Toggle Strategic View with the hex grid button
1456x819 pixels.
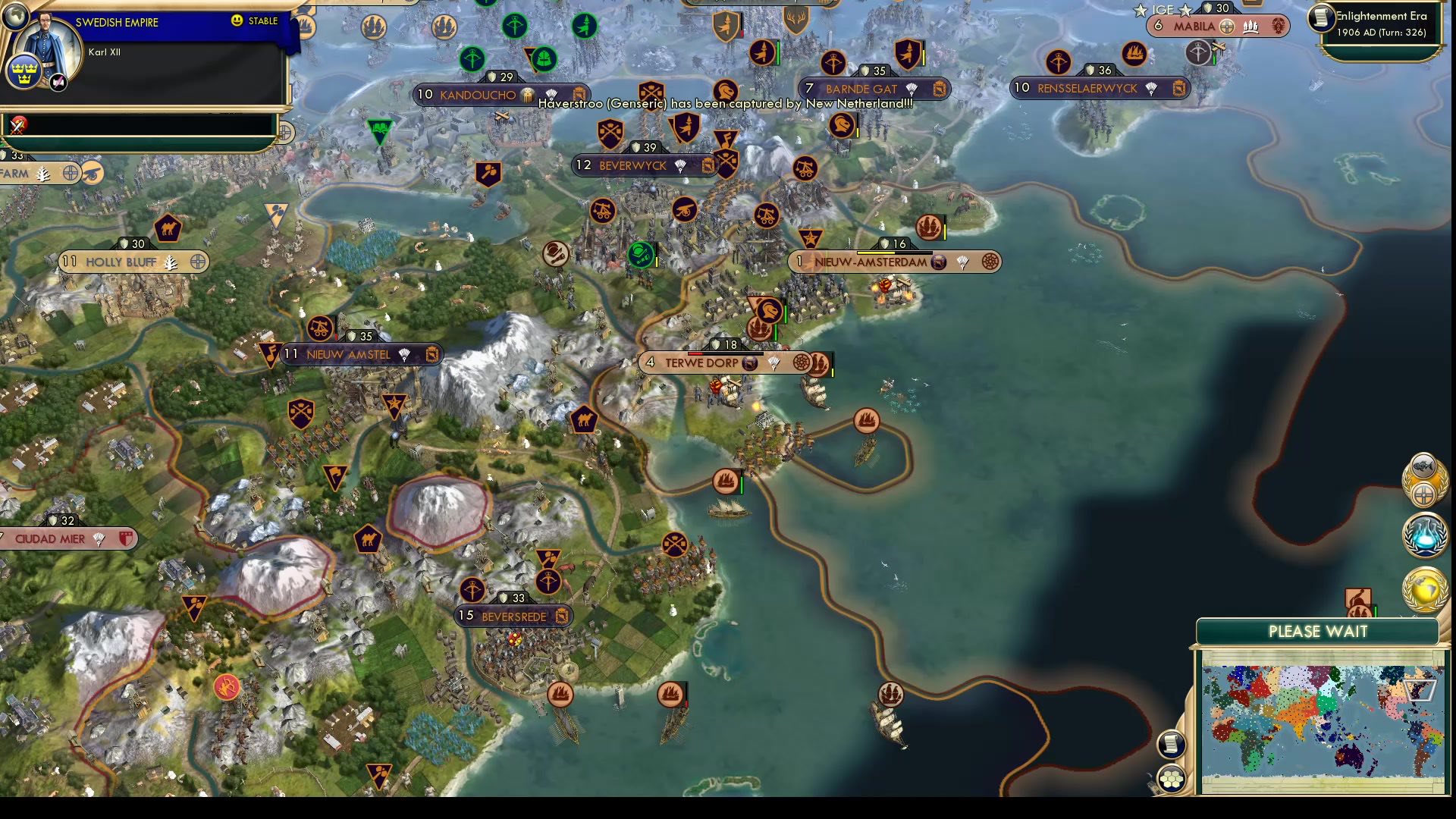pos(1172,778)
